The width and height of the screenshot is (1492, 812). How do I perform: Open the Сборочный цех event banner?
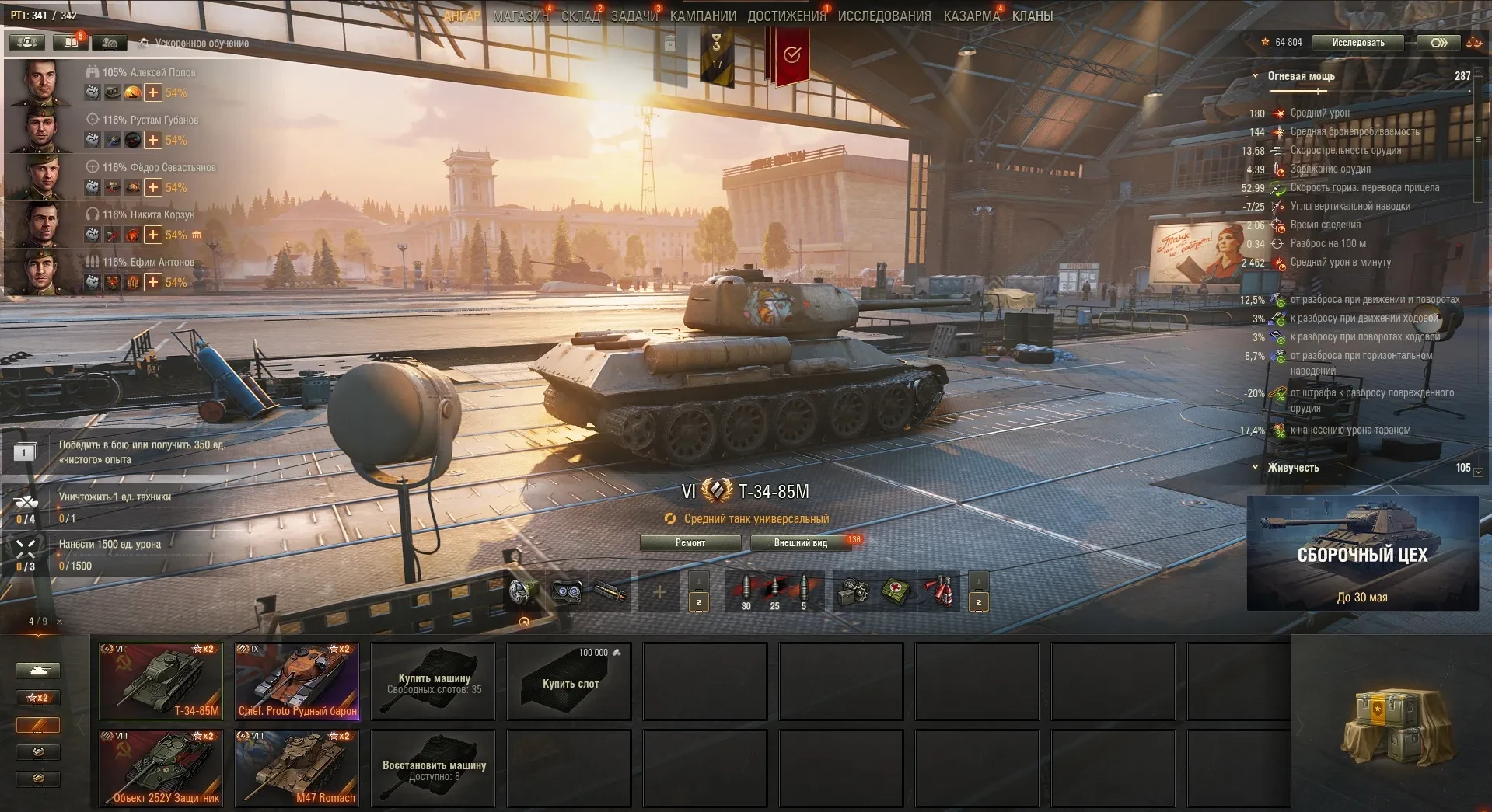tap(1362, 553)
